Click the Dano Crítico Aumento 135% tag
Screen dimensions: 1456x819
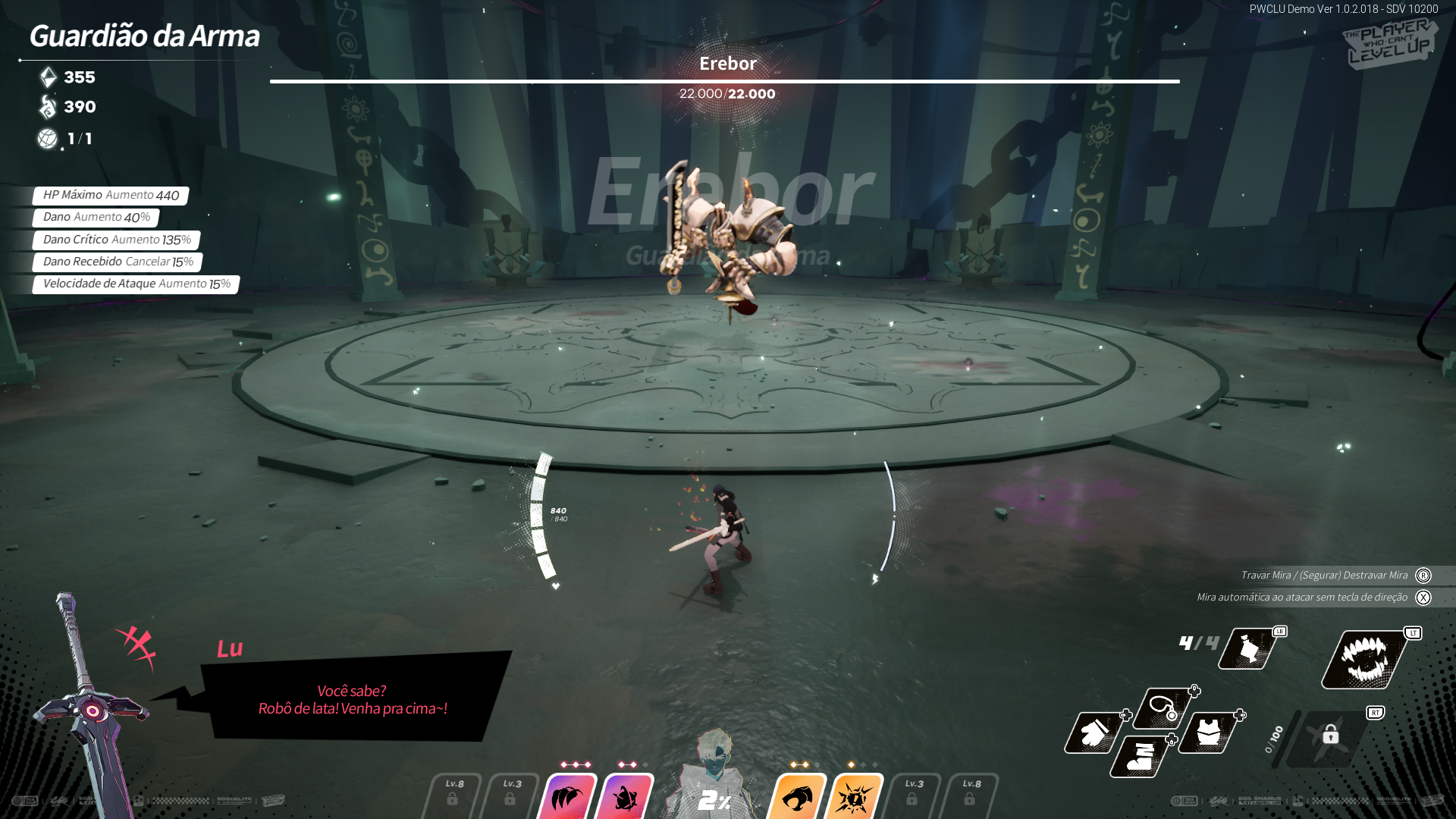point(117,240)
